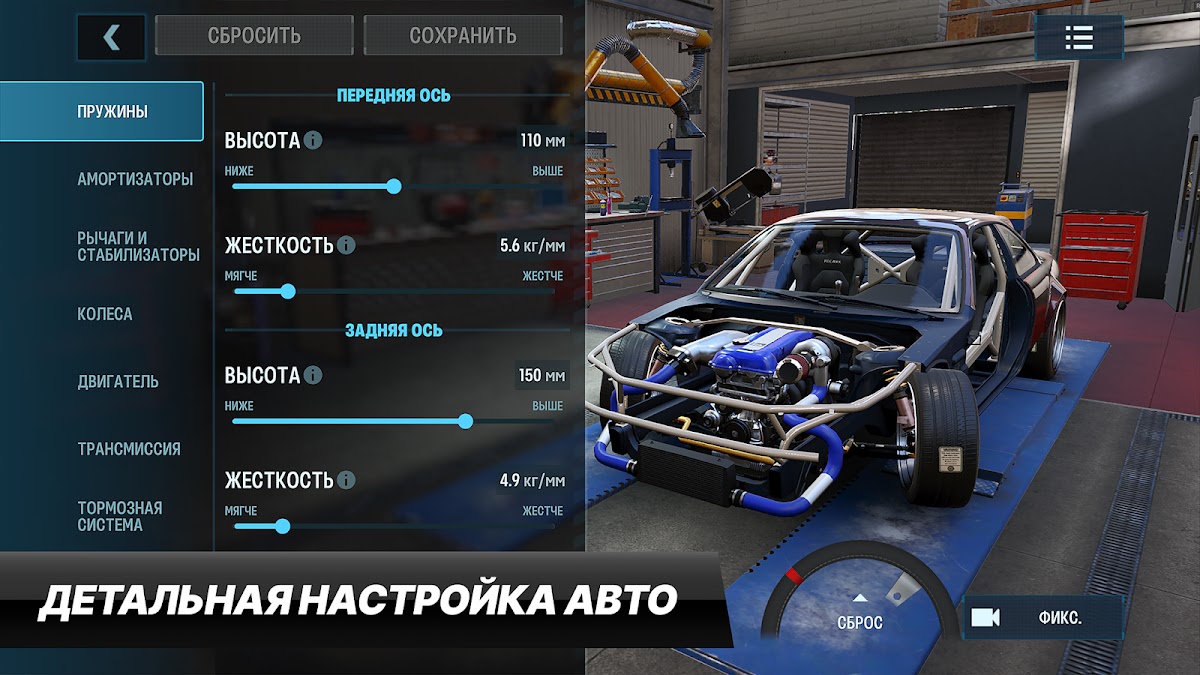Switch to the Амортизаторы tab
1200x675 pixels.
click(x=135, y=179)
